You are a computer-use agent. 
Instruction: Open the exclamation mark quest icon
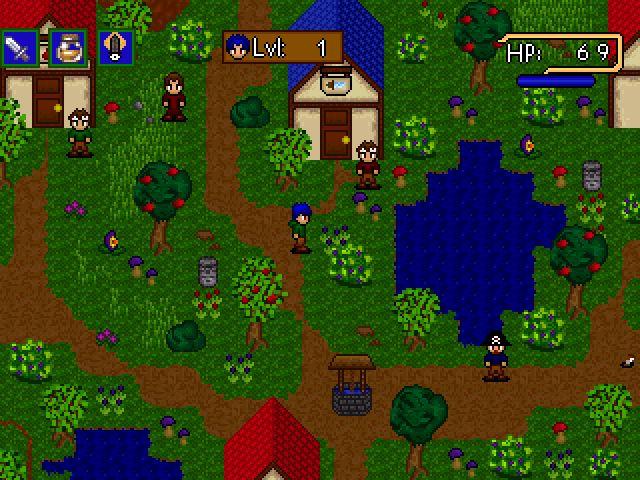(x=116, y=47)
